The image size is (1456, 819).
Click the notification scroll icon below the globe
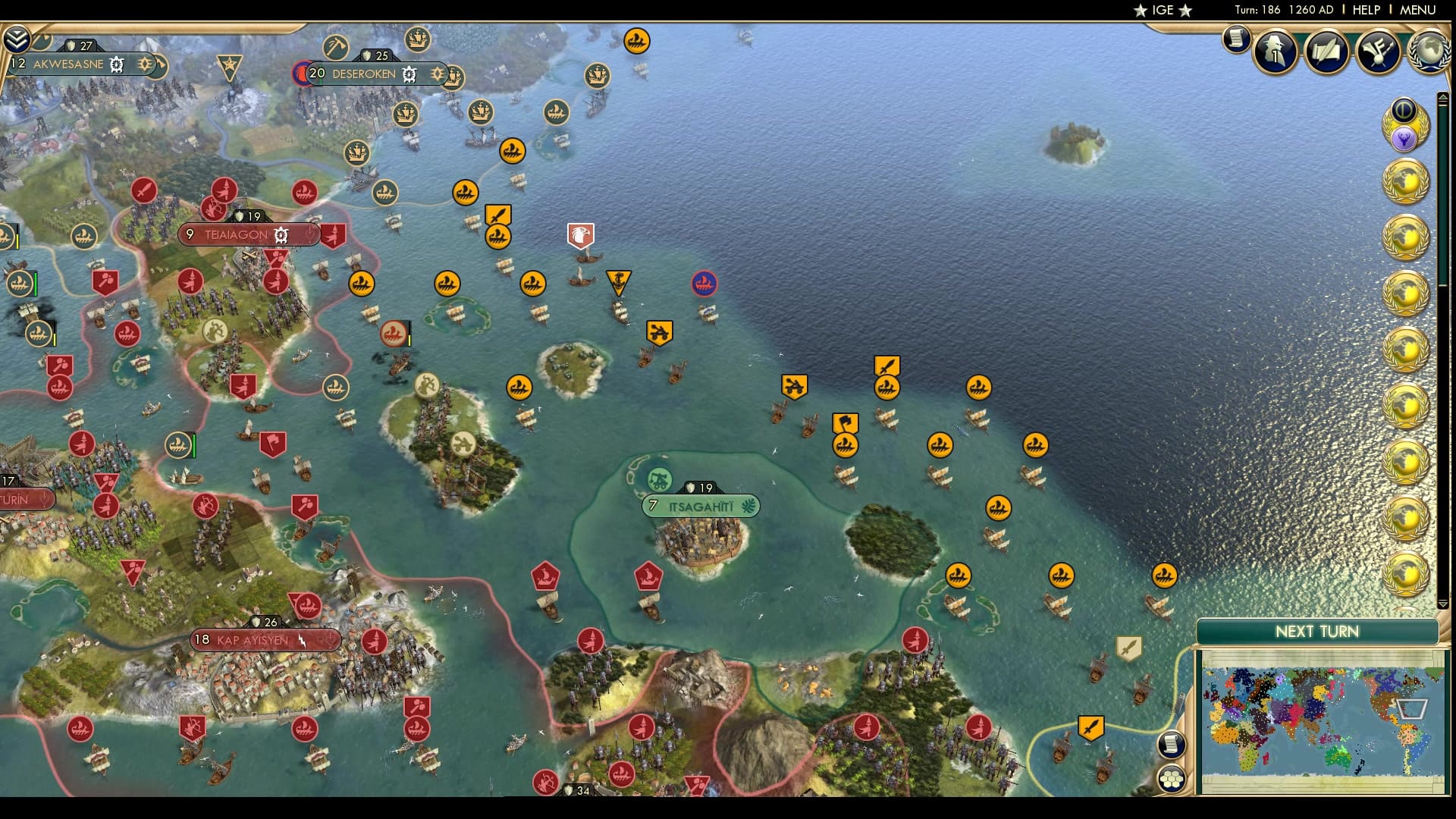(x=1238, y=39)
